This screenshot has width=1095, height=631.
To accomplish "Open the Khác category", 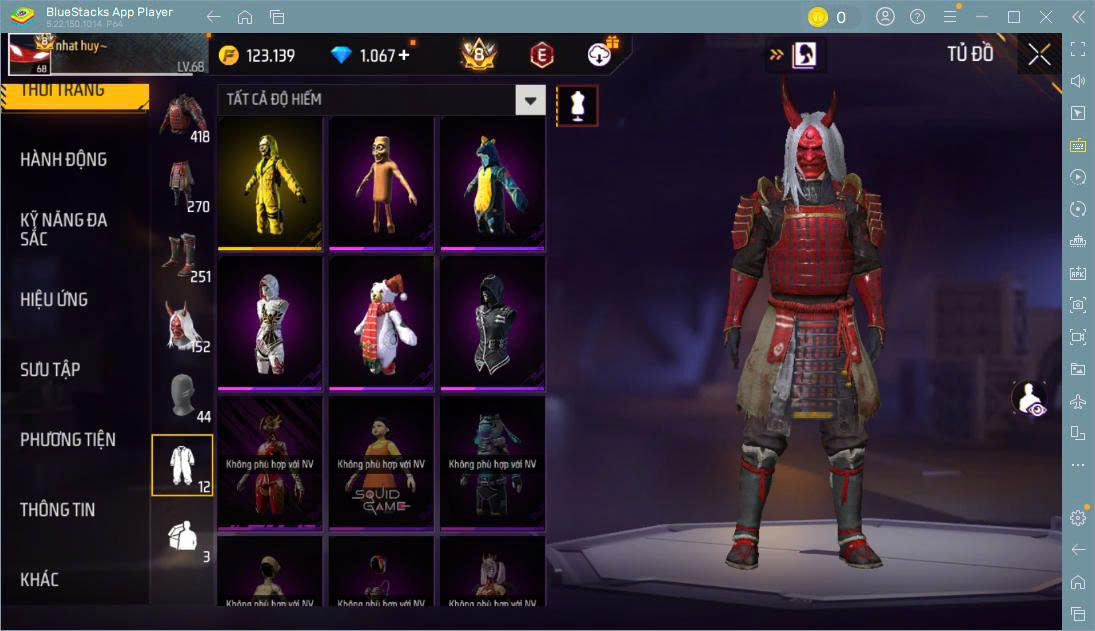I will tap(40, 579).
